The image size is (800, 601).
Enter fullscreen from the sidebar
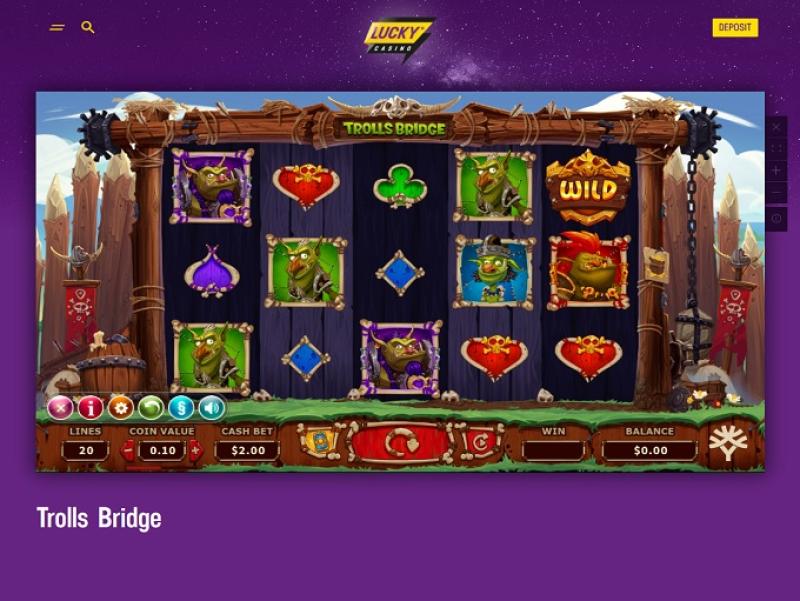click(777, 149)
